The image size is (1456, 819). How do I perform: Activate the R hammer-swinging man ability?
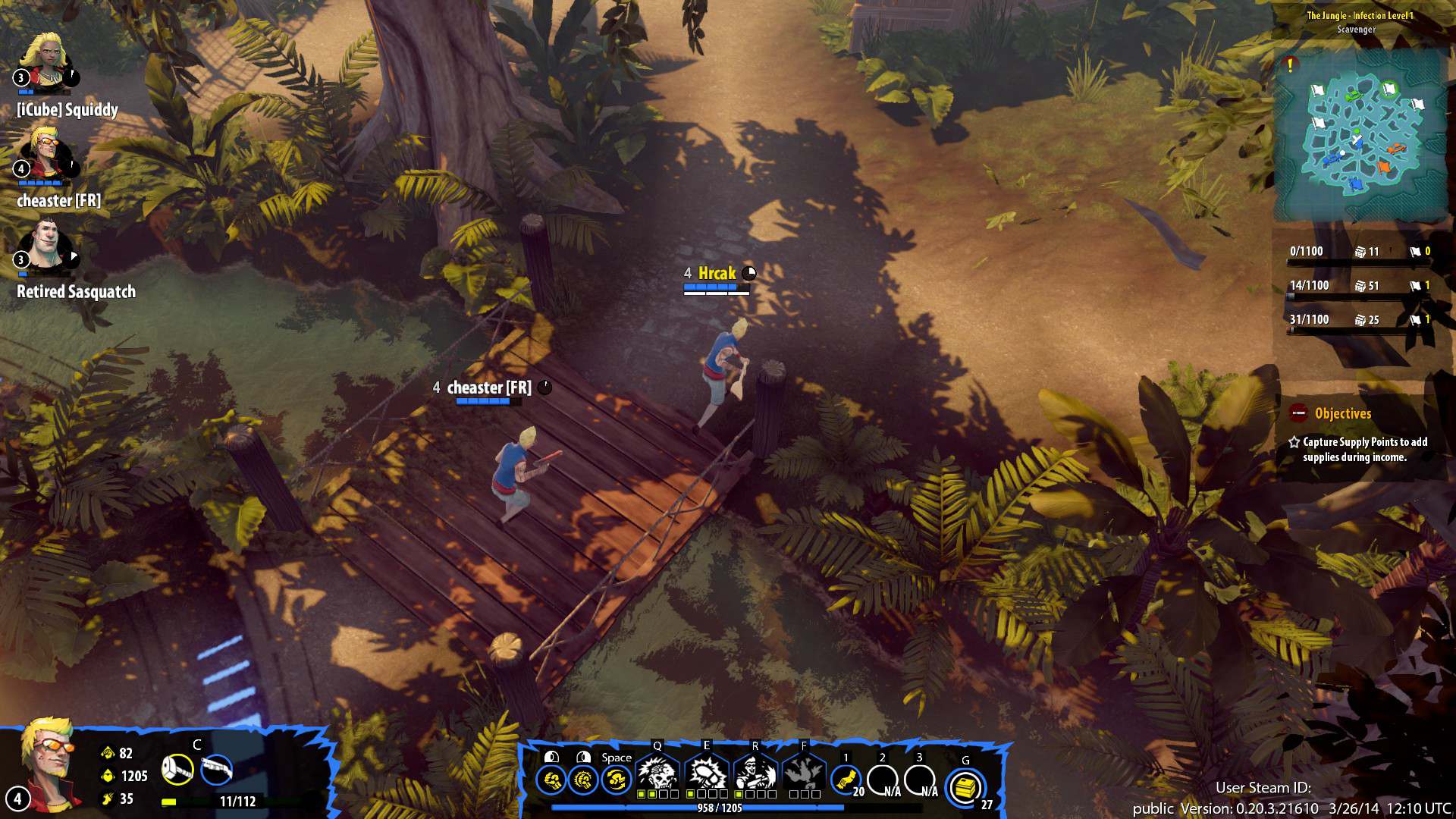(755, 773)
